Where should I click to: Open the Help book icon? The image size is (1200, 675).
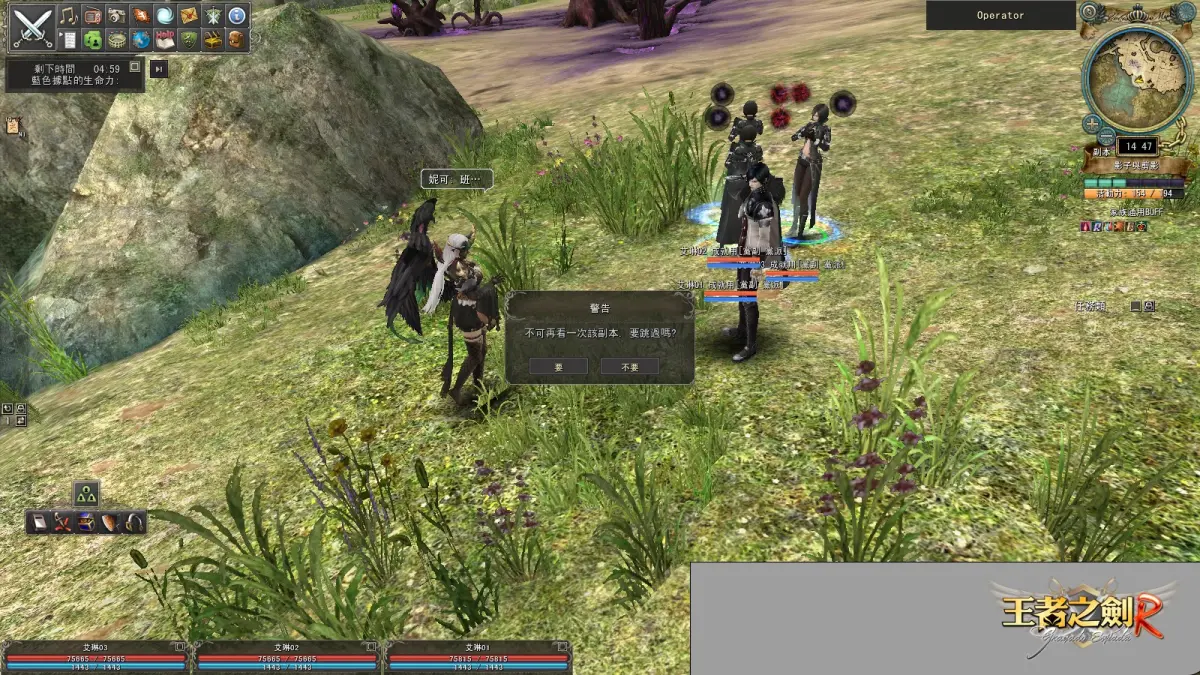pyautogui.click(x=165, y=40)
